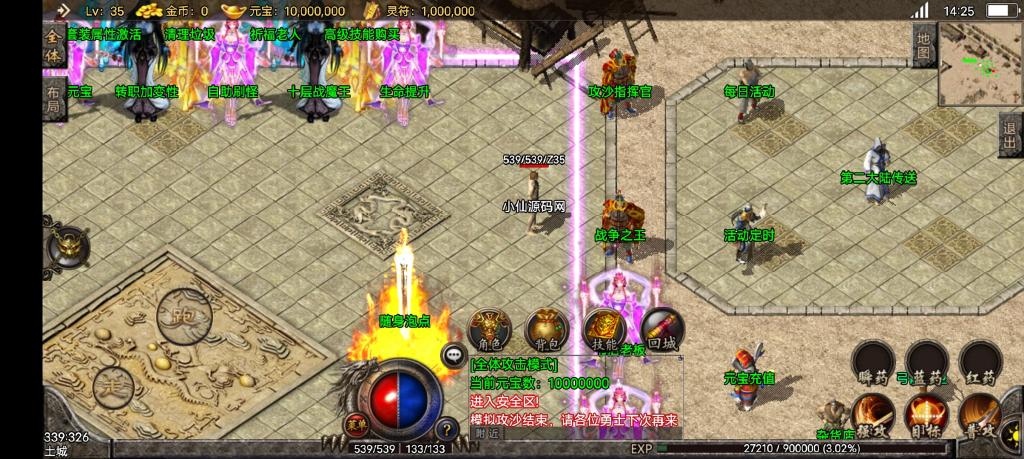Tap the 跑 run movement button
1024x459 pixels.
(184, 315)
